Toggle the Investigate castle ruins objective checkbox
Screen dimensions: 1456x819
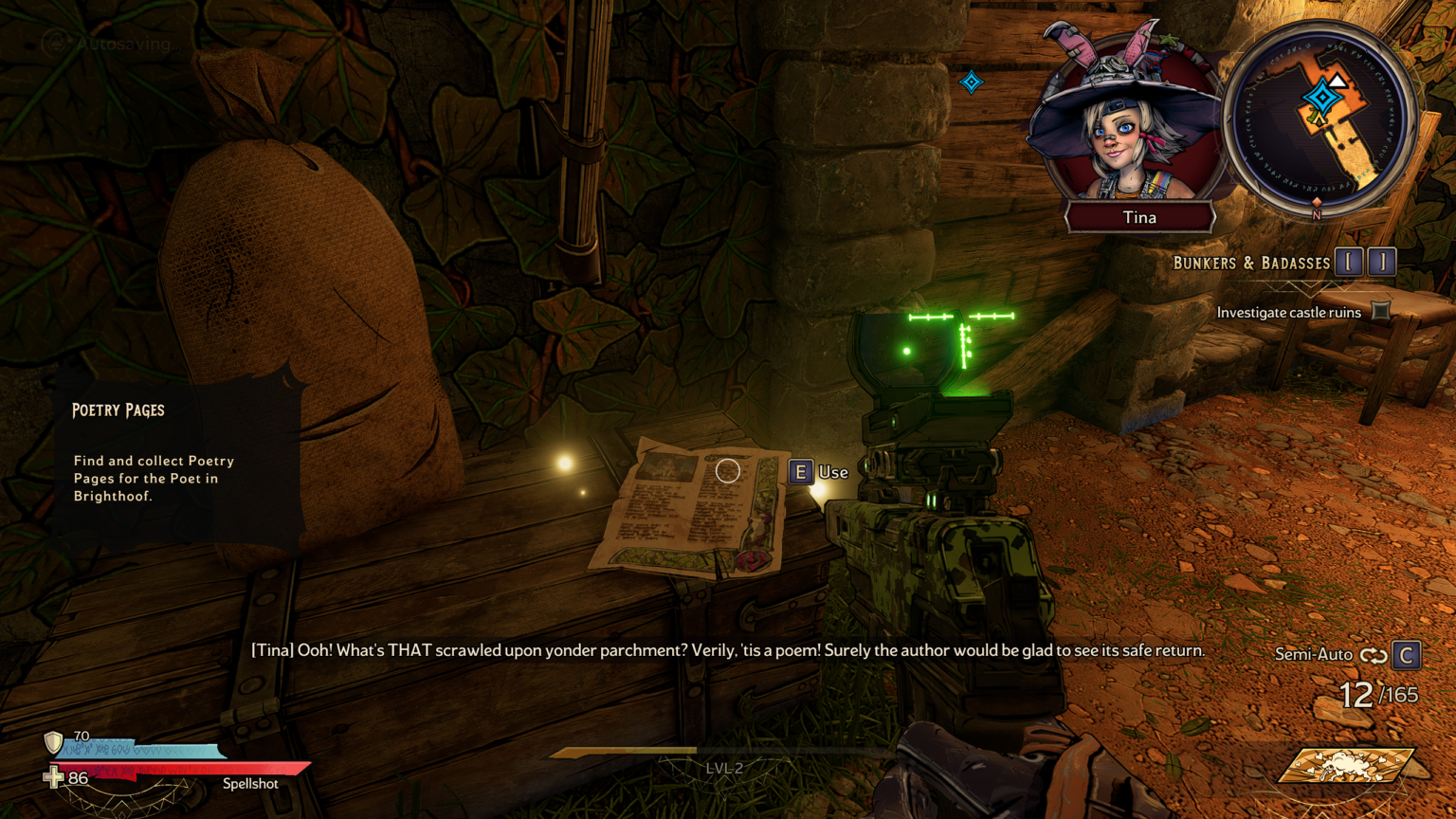(1381, 312)
